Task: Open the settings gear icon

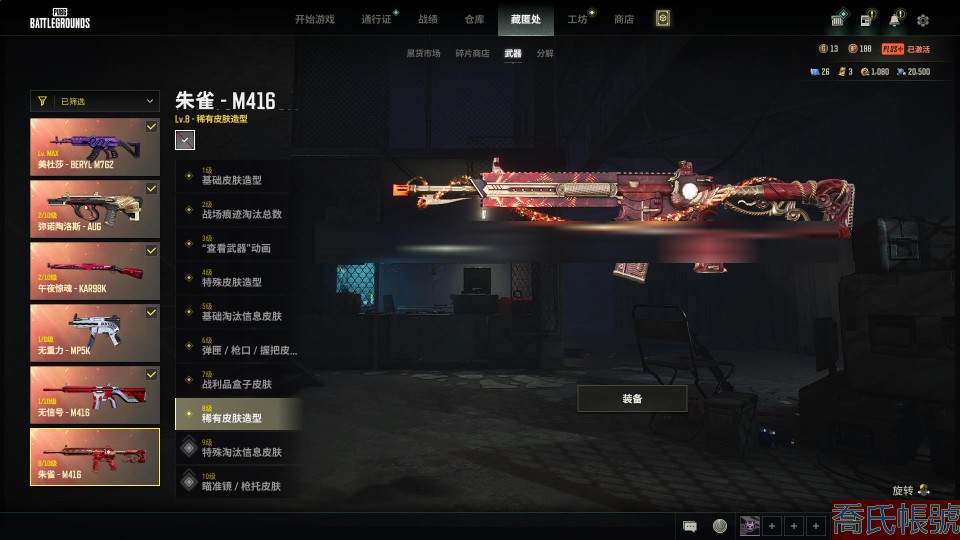Action: [x=923, y=20]
